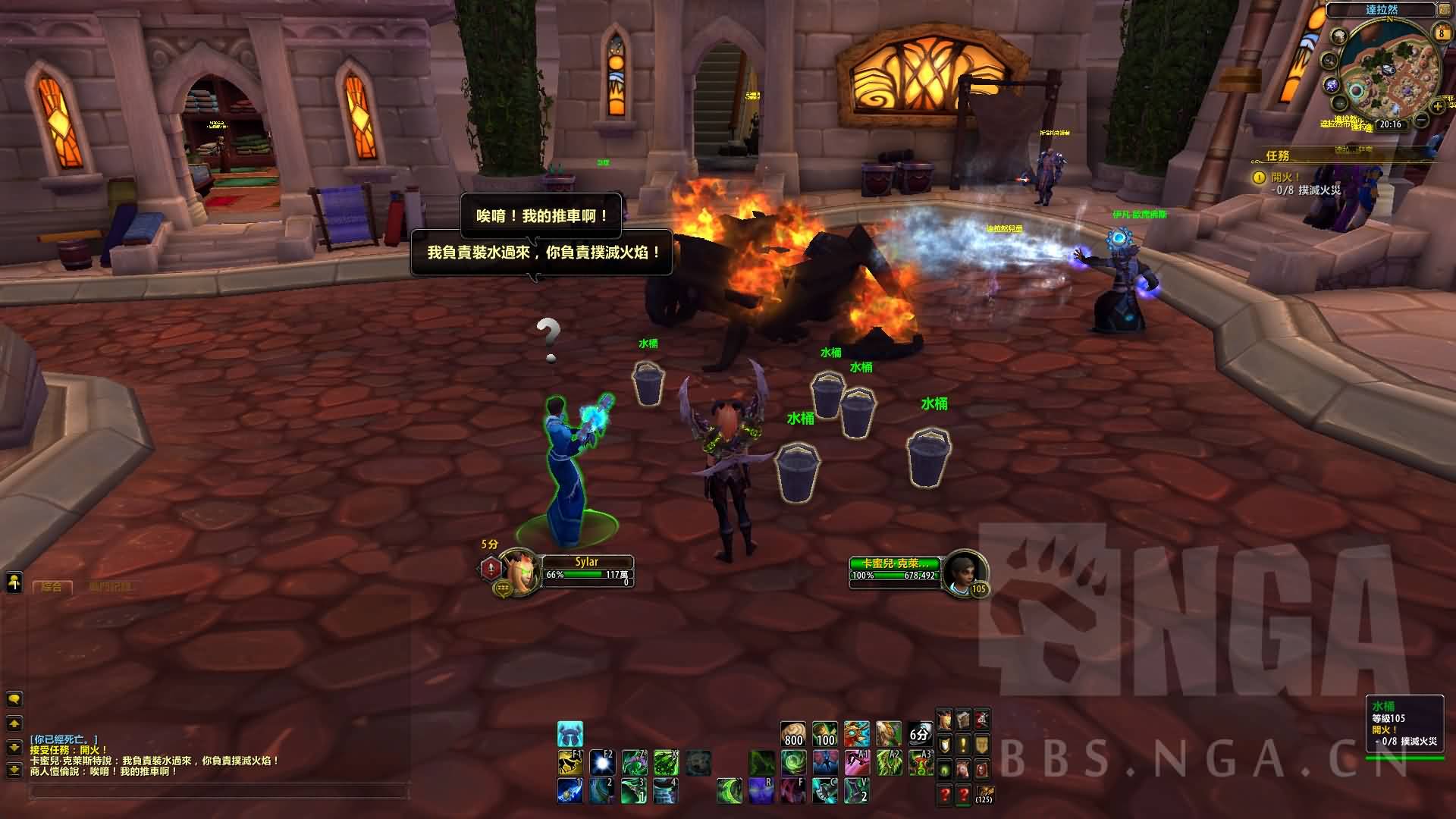Switch to the 綜合 chat tab
The image size is (1456, 819).
(52, 587)
